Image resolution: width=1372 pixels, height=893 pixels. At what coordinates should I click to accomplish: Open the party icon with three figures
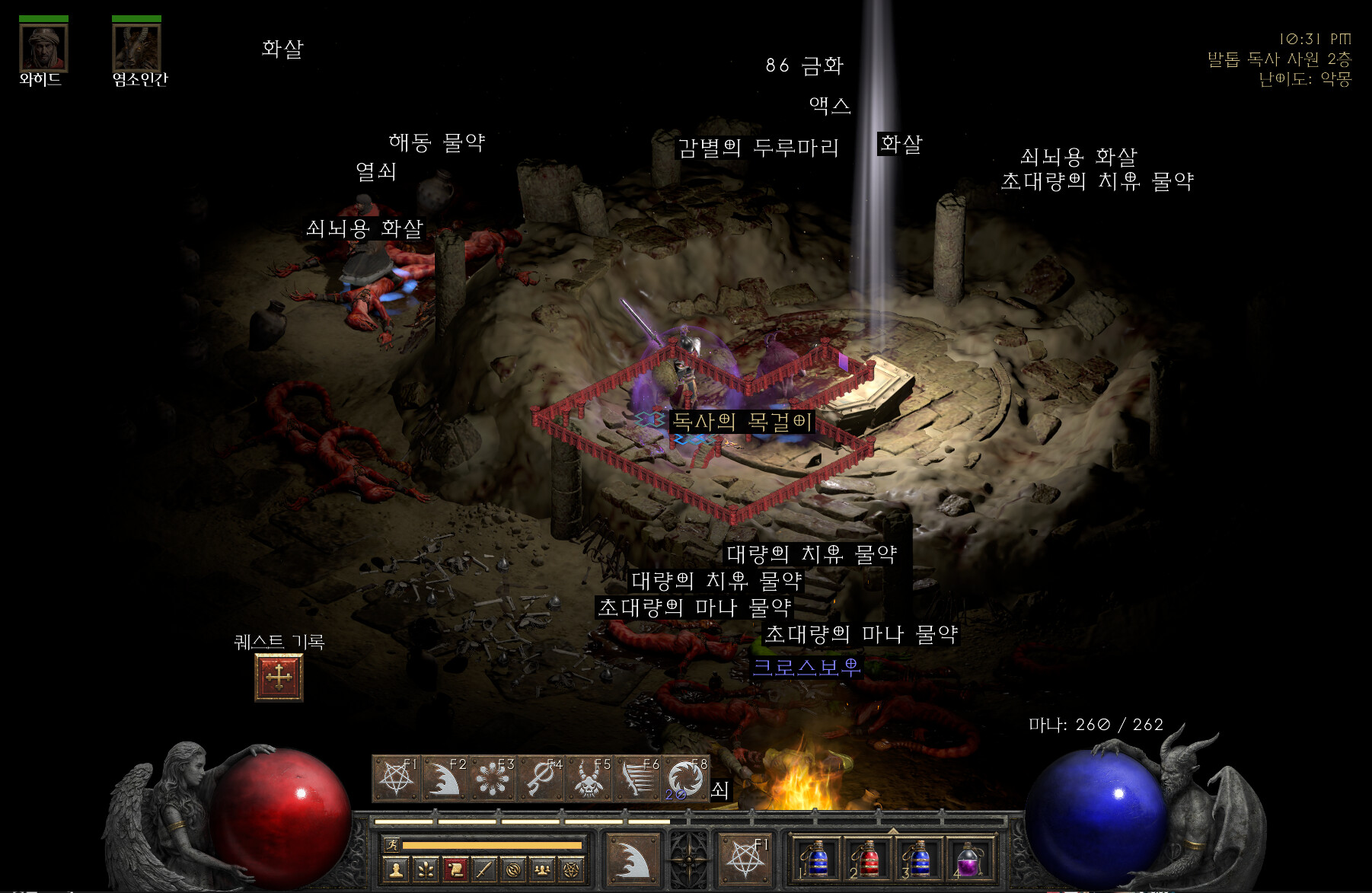(542, 869)
